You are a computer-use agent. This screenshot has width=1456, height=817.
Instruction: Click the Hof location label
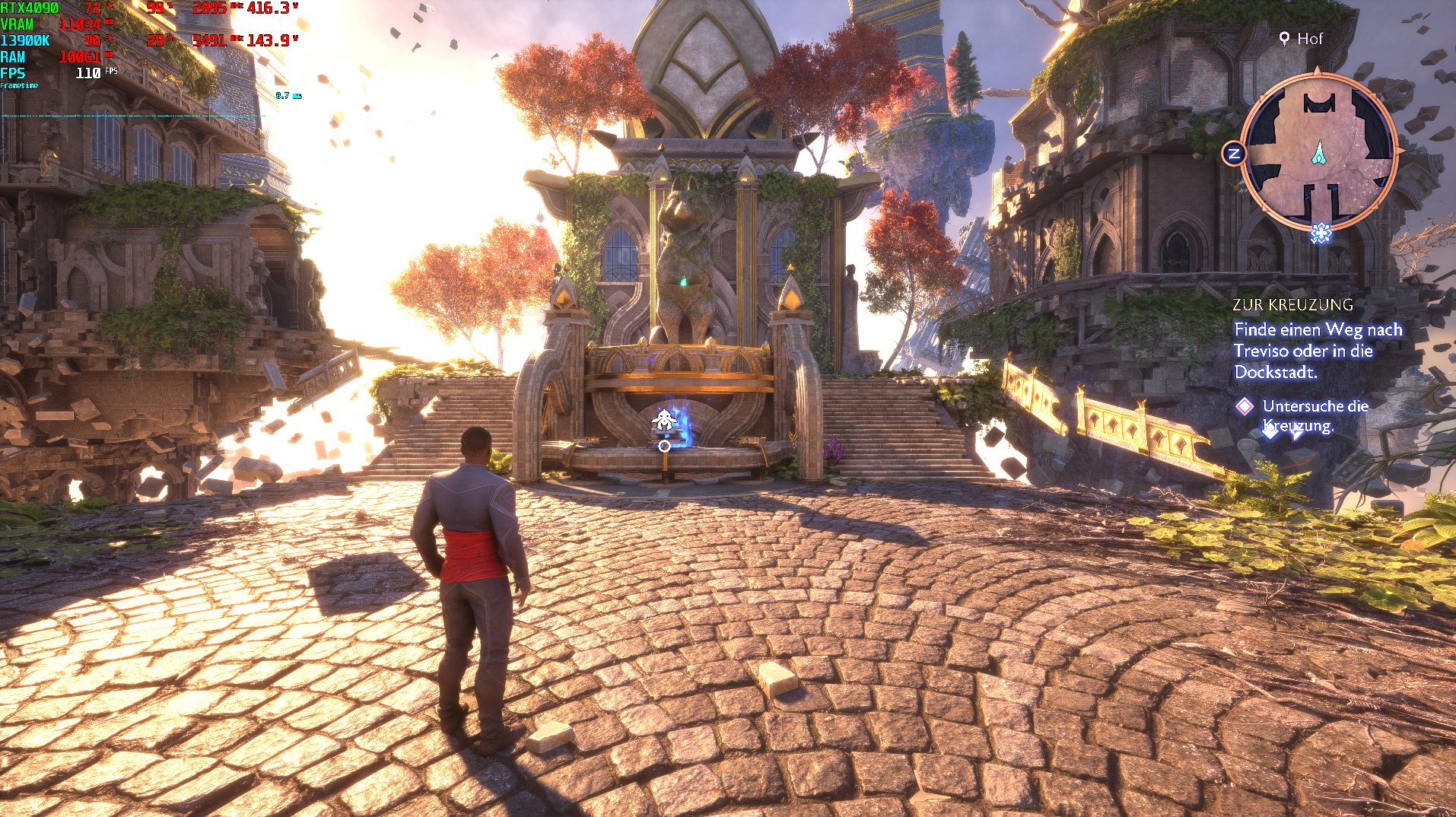(x=1310, y=37)
